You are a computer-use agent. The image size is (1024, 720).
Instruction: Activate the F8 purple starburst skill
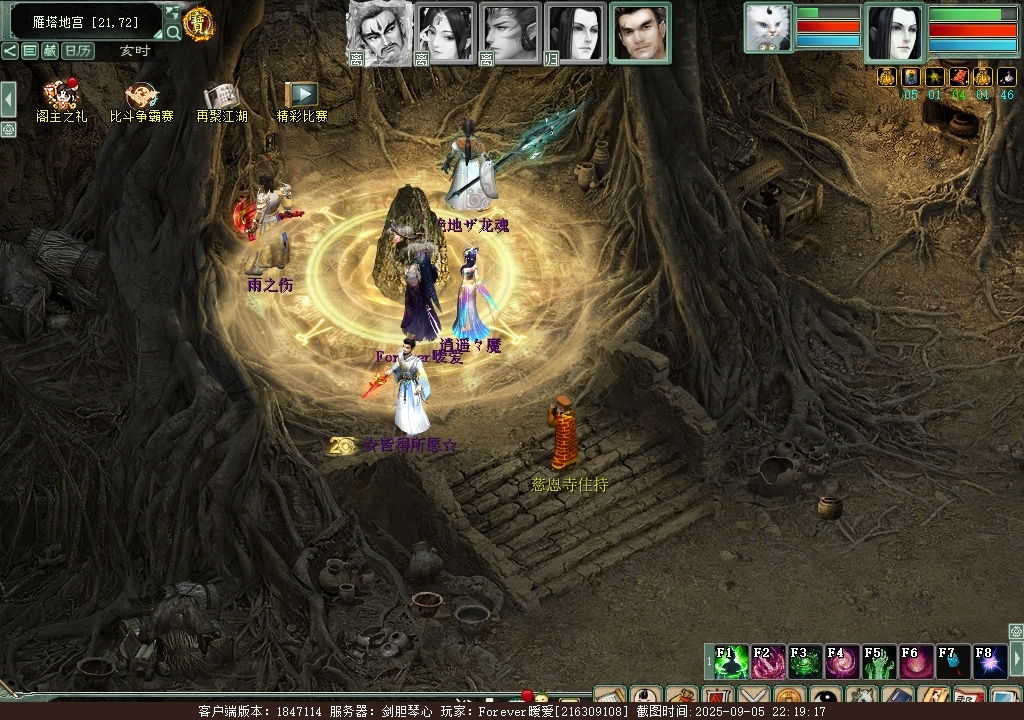[989, 662]
